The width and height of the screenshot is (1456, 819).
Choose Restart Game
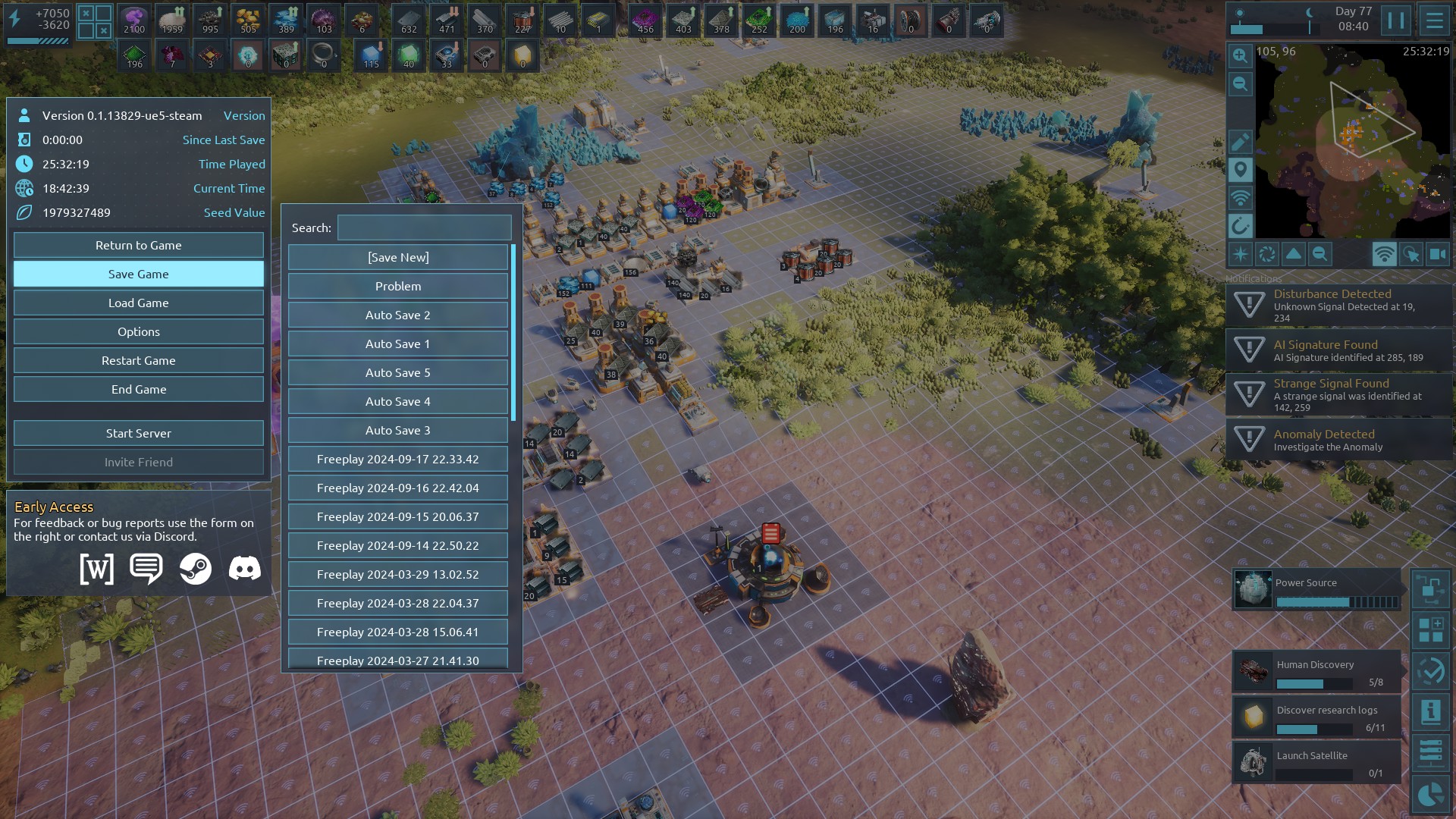click(138, 360)
